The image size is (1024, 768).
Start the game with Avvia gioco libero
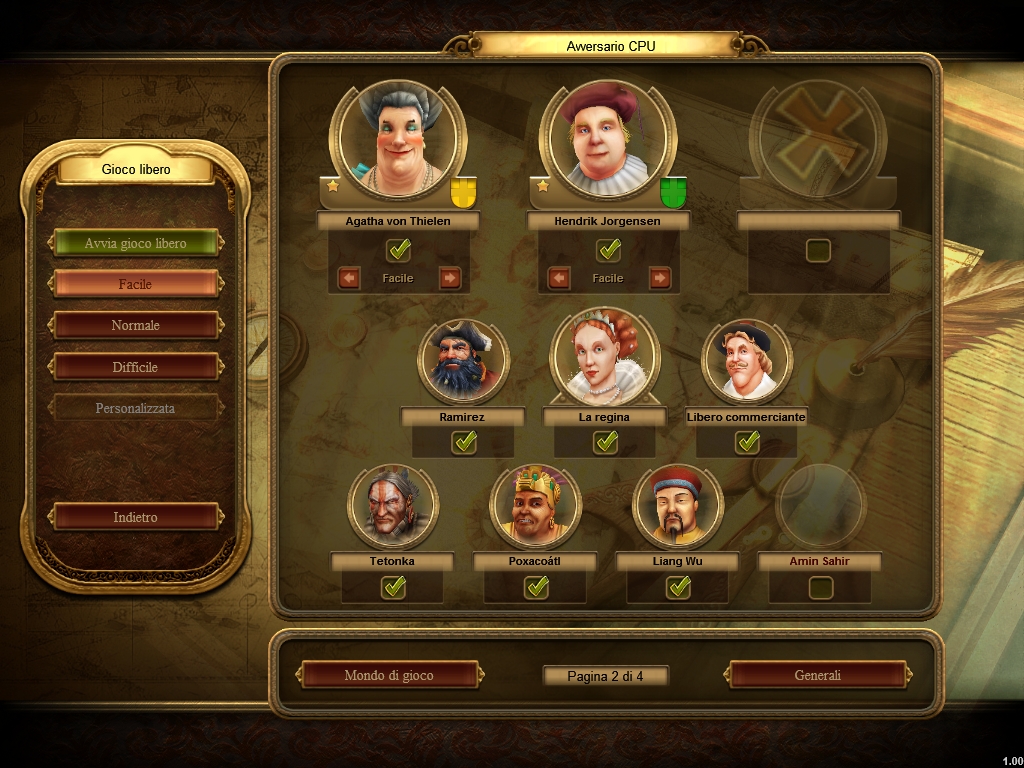pos(135,243)
